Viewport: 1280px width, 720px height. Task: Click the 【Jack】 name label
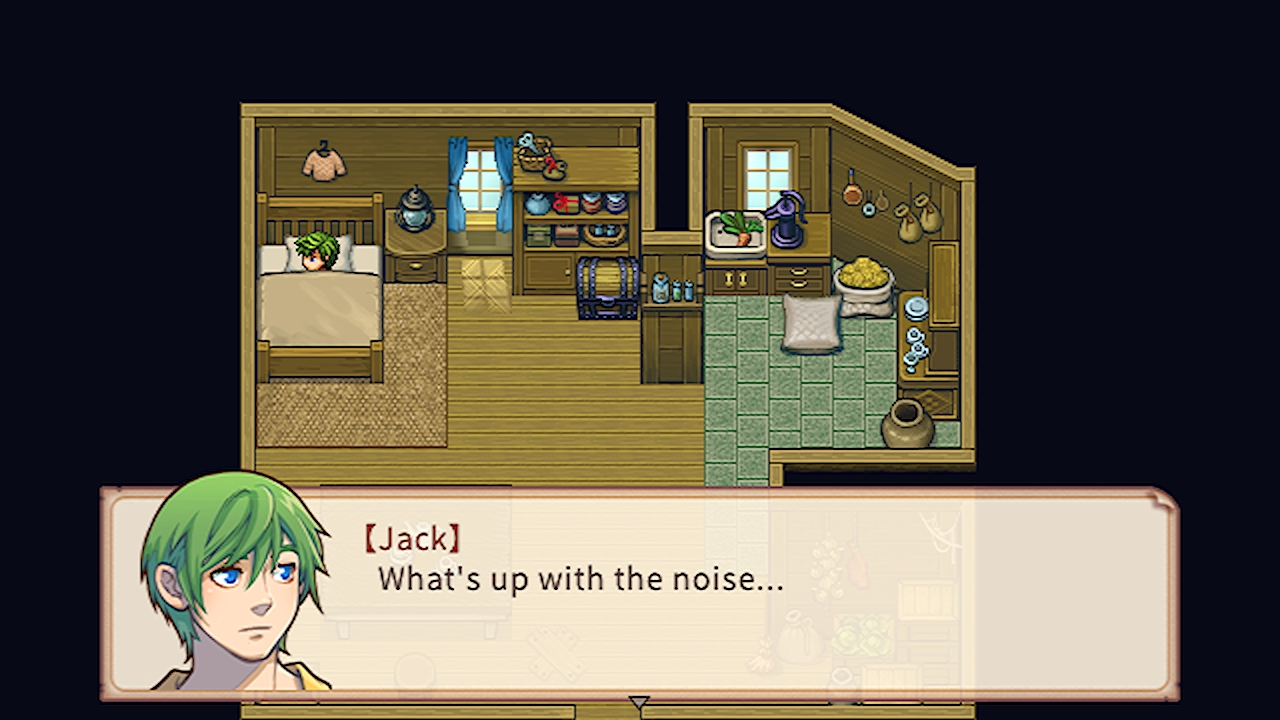413,539
